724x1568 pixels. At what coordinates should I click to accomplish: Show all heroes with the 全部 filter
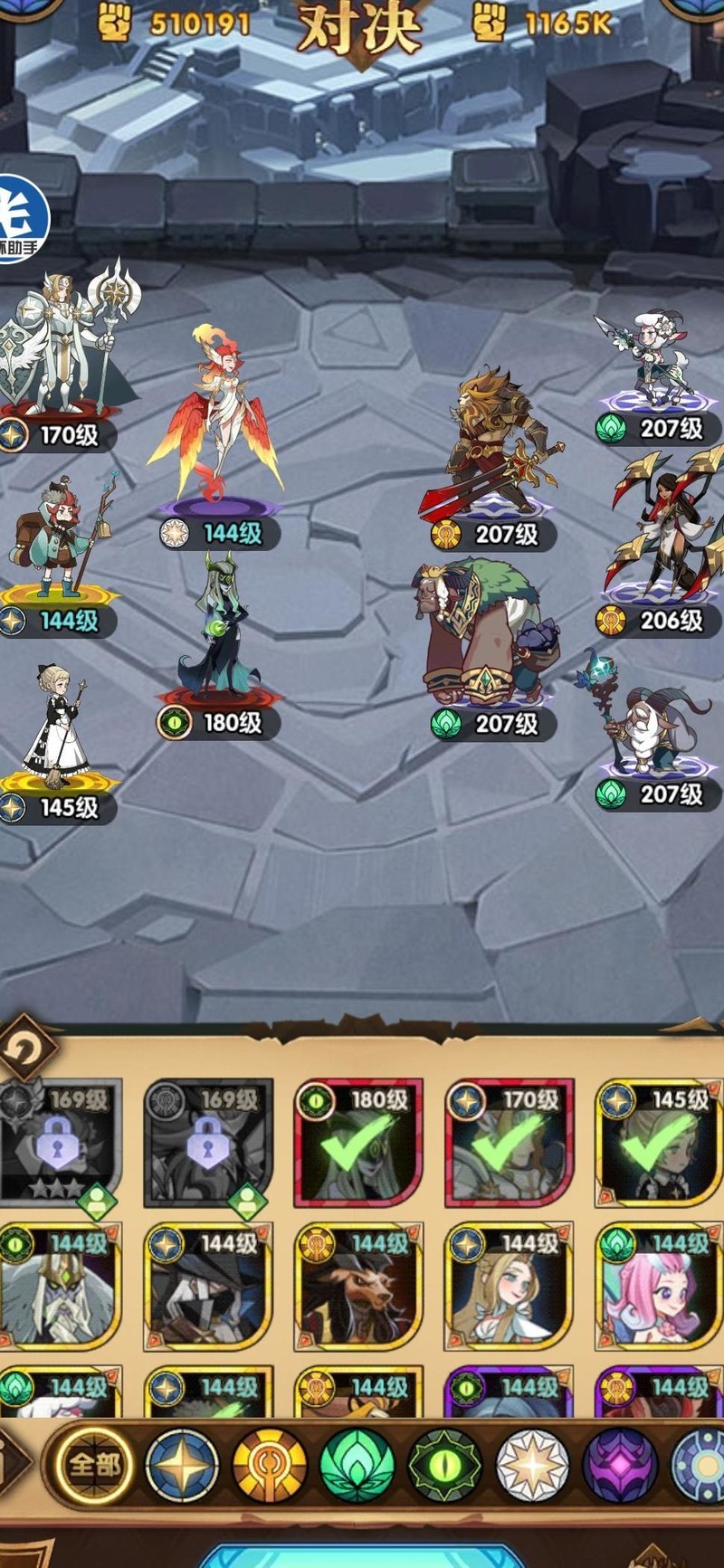coord(94,1465)
